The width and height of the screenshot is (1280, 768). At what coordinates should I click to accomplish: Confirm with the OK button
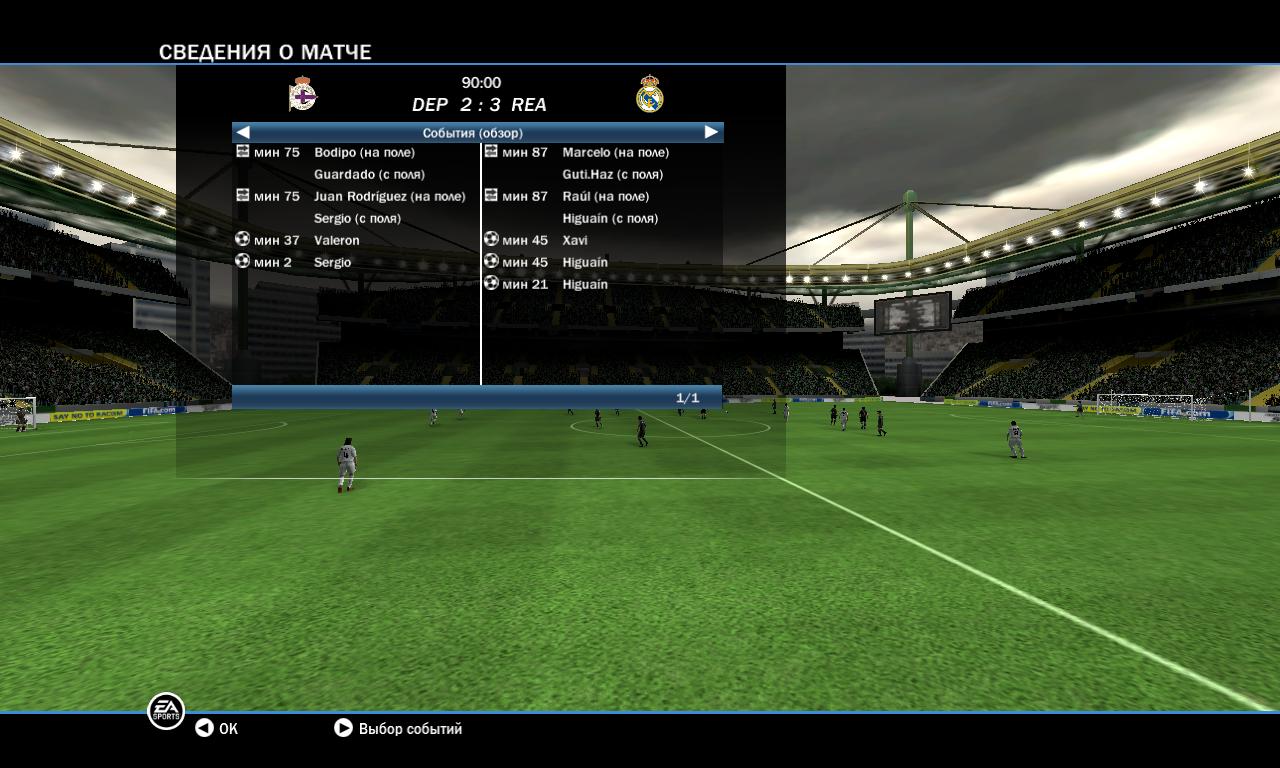[217, 729]
